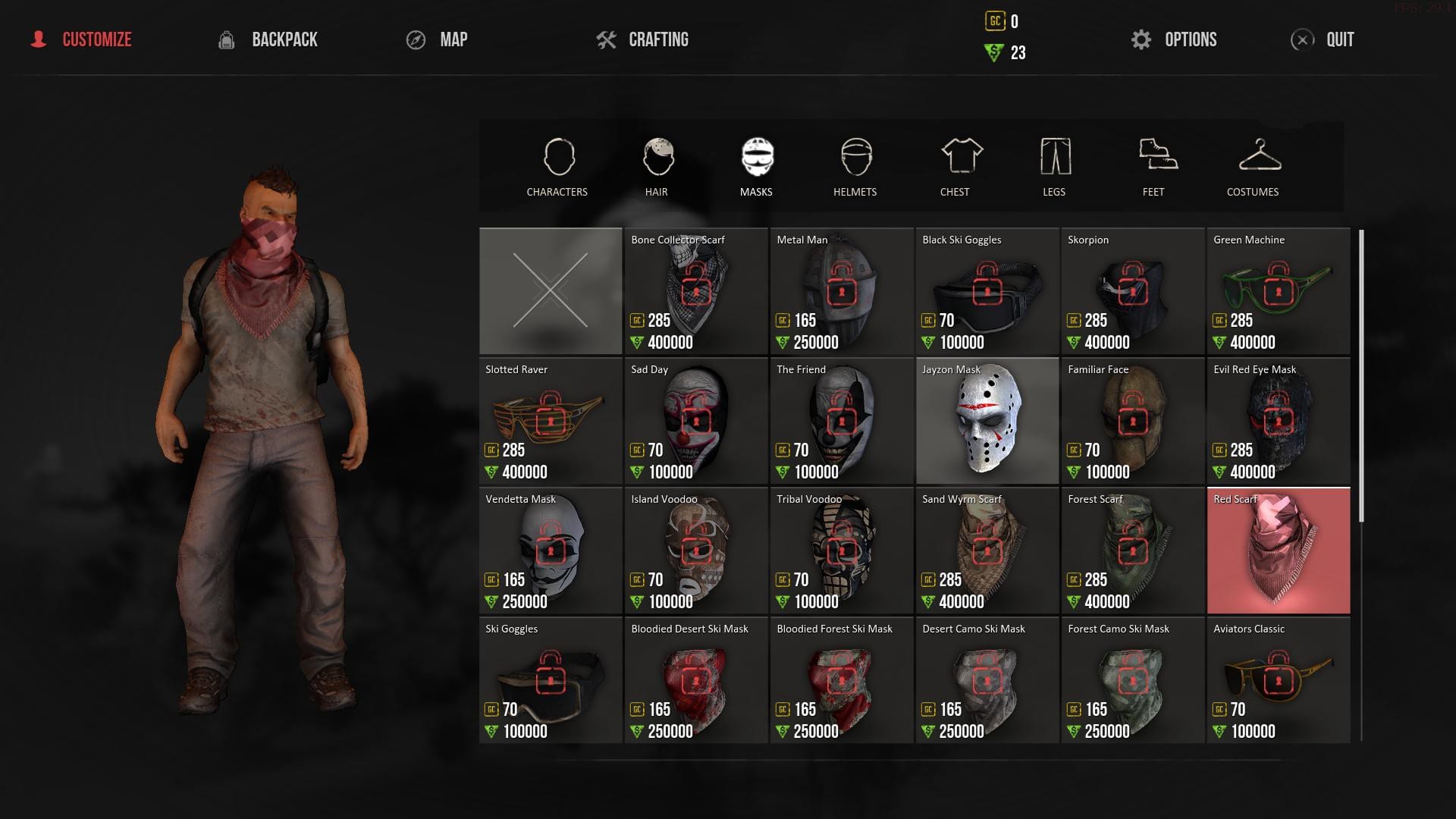View the Costumes category

1253,168
